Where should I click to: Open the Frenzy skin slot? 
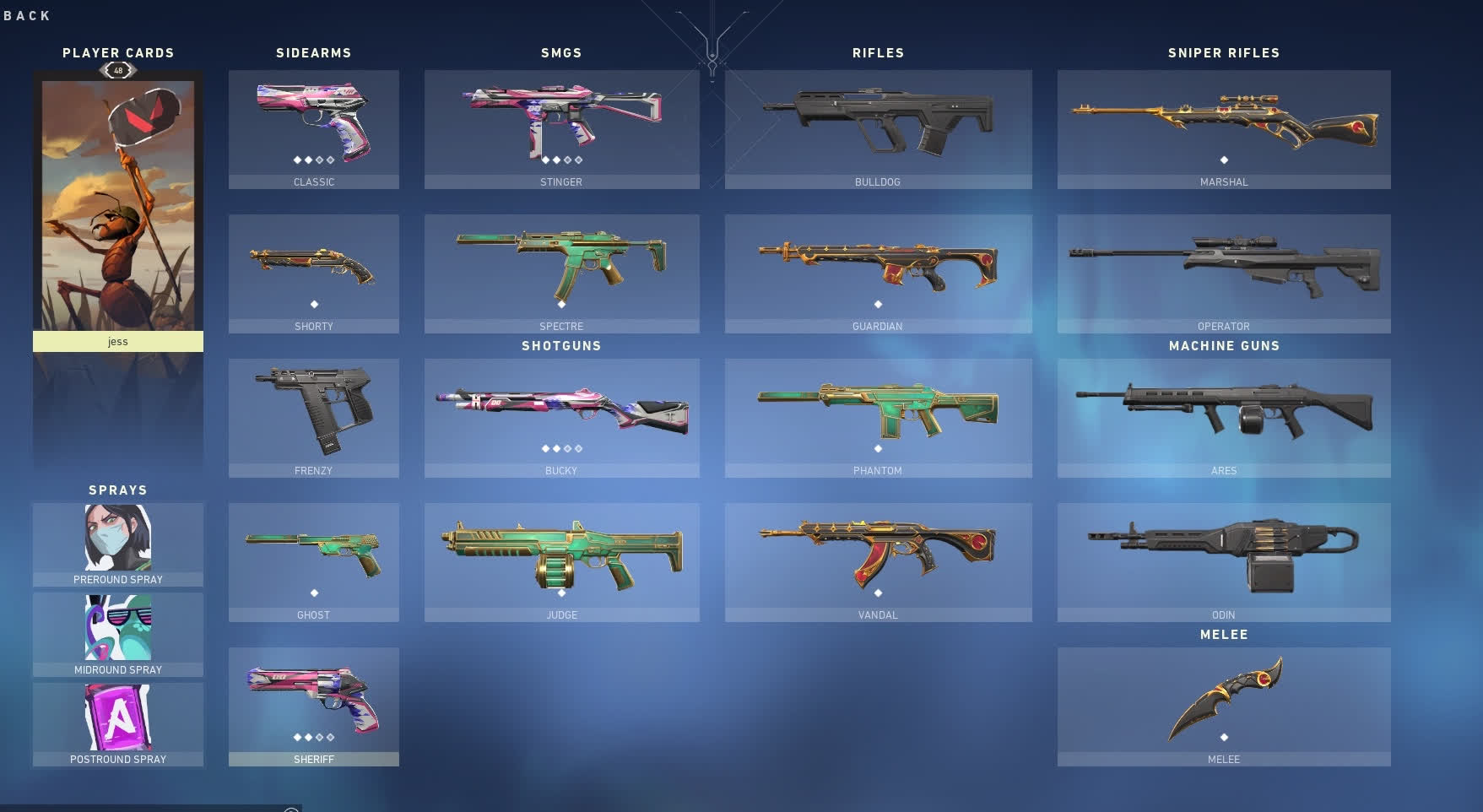point(314,417)
